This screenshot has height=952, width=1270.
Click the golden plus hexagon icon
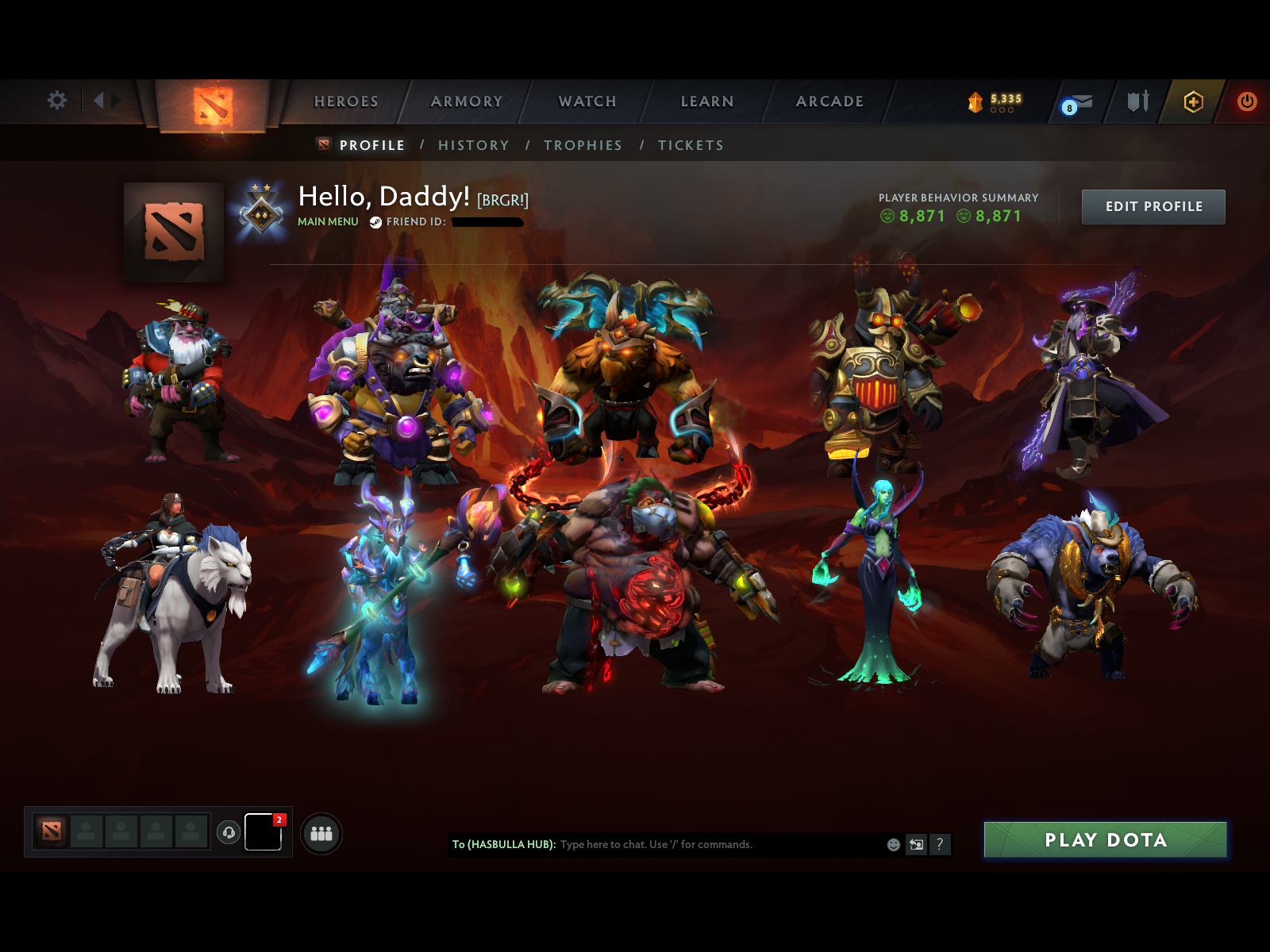tap(1192, 102)
